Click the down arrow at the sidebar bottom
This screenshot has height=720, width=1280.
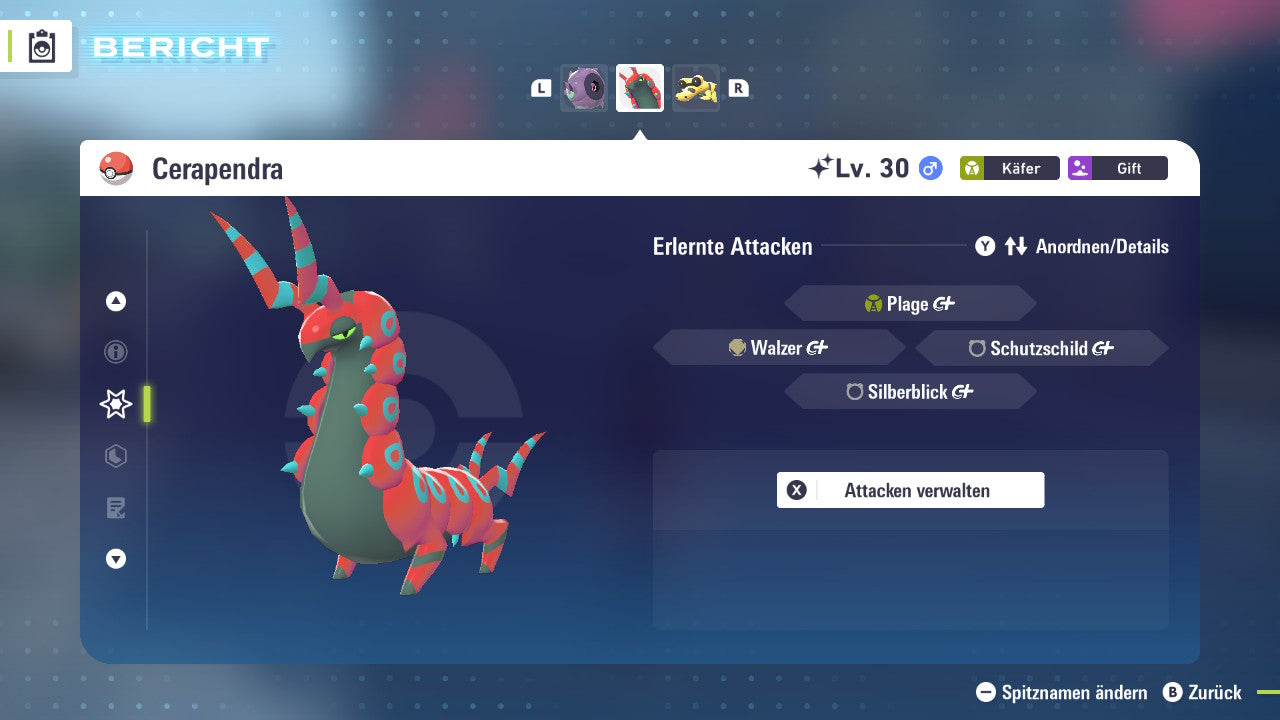tap(115, 559)
